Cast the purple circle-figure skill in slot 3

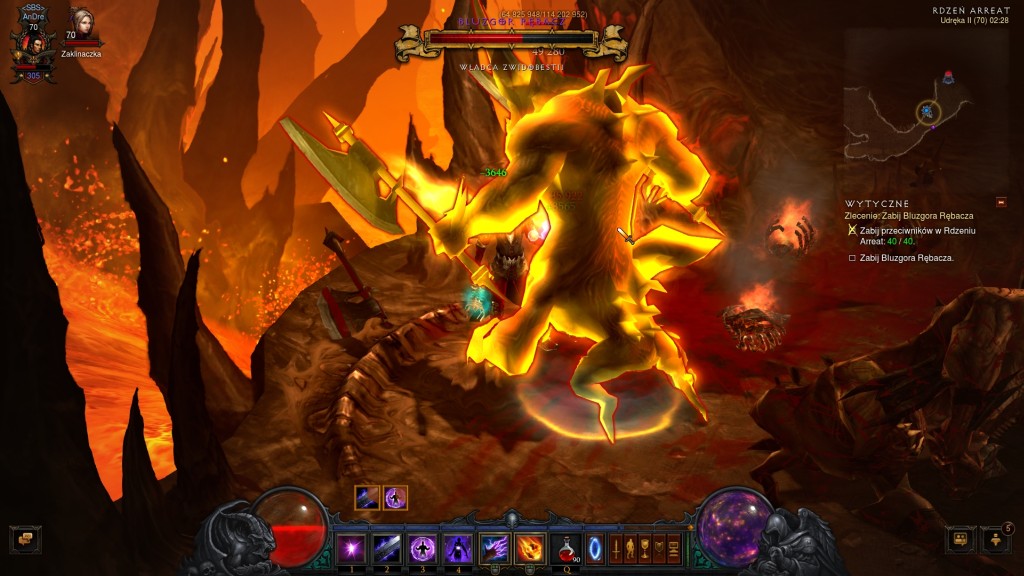click(x=423, y=549)
